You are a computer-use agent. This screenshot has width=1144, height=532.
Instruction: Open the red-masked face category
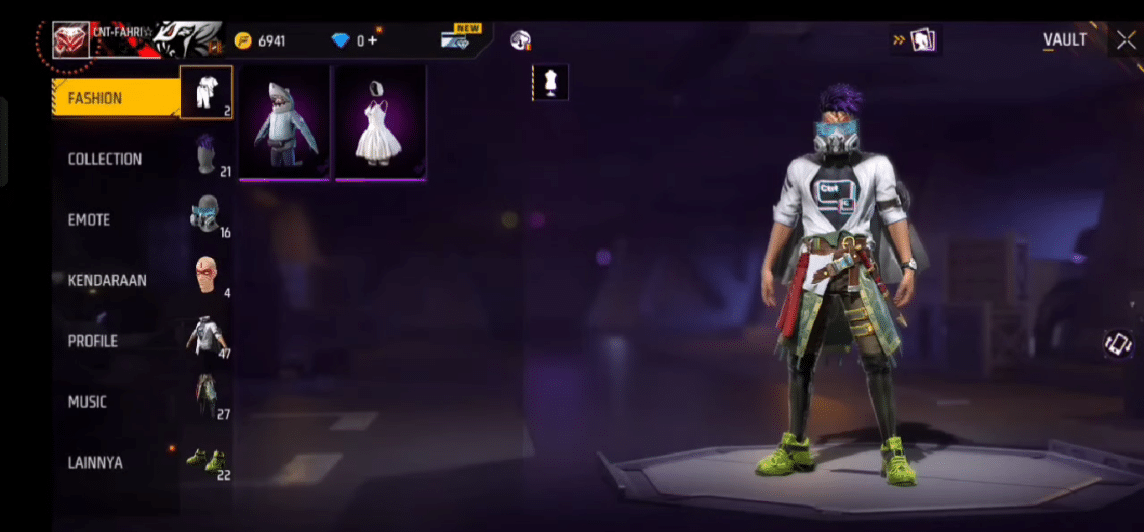207,275
